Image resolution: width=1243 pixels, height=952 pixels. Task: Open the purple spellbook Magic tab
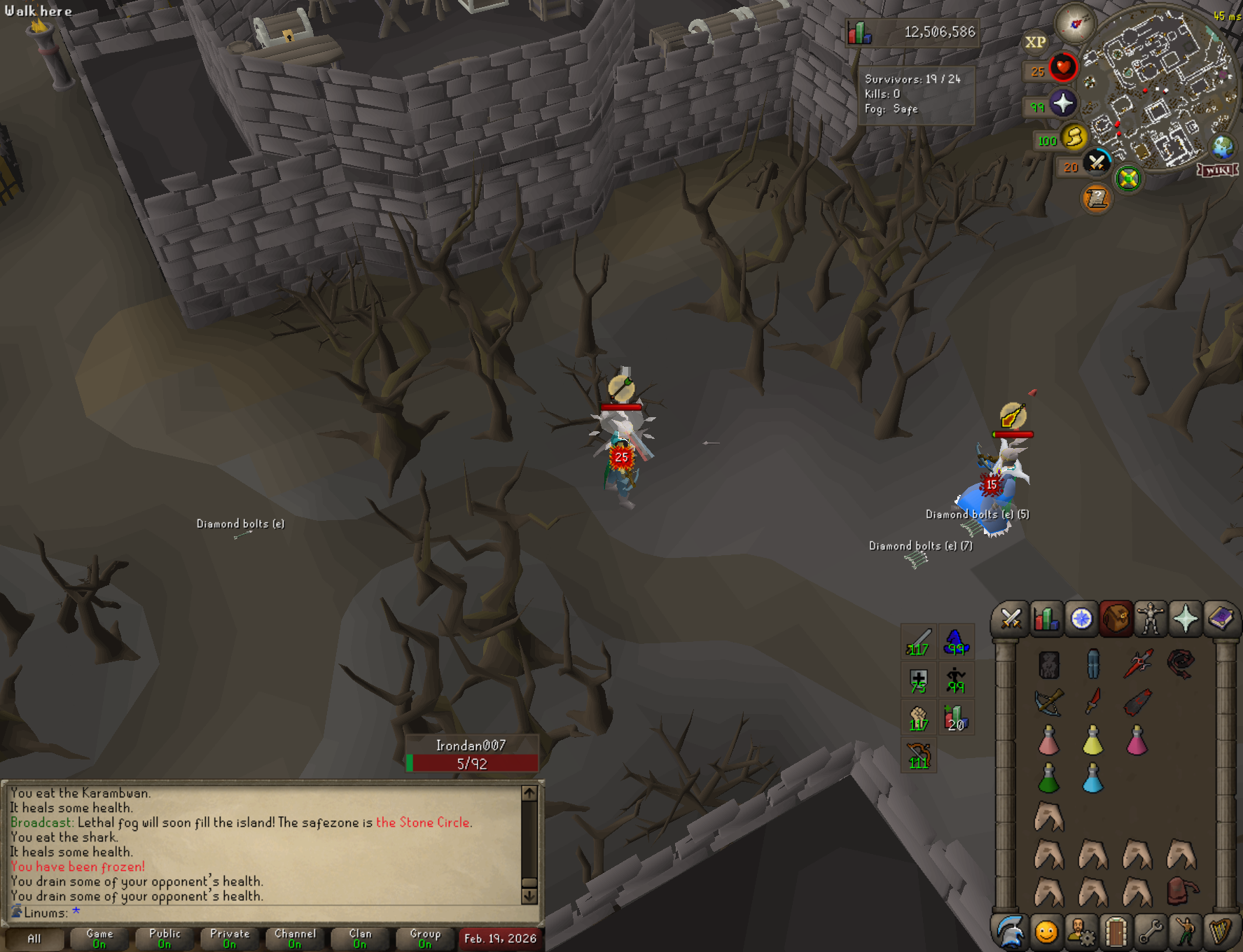[x=1221, y=619]
